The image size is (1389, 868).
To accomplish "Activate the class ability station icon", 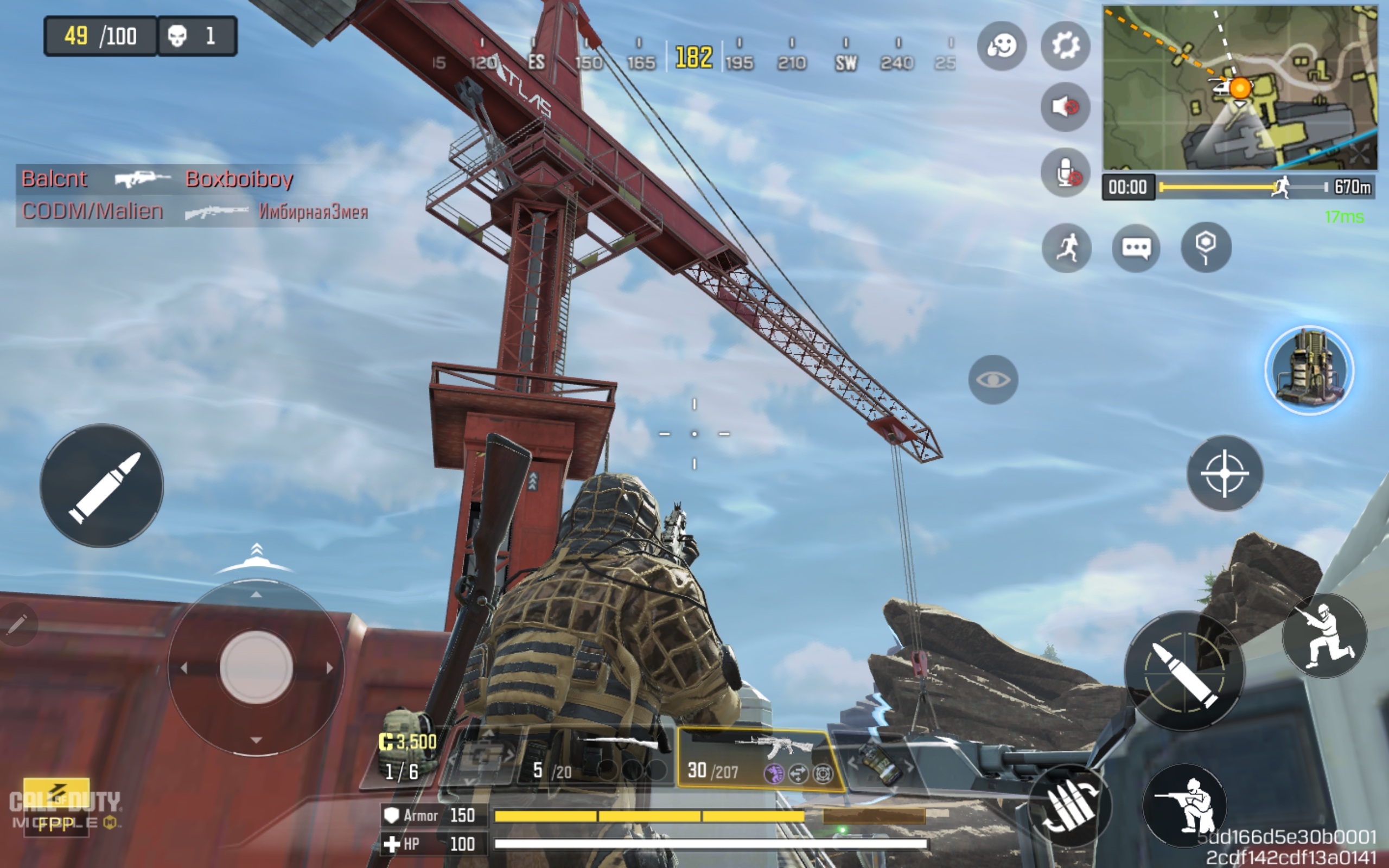I will coord(1309,371).
